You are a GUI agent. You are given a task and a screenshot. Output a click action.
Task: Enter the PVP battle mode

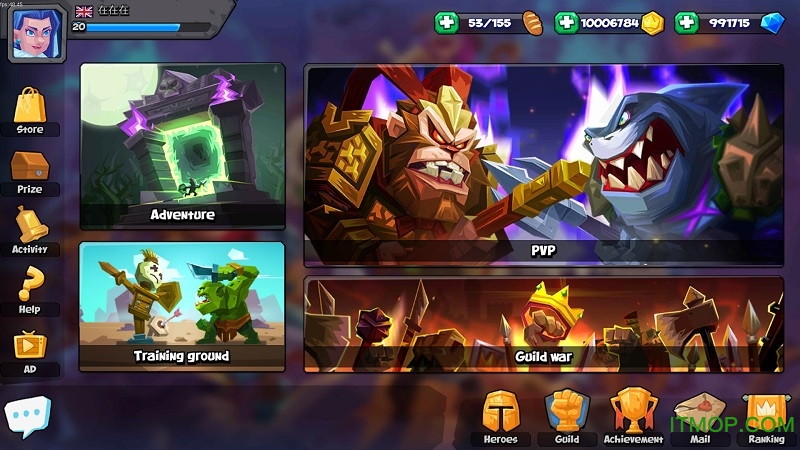pyautogui.click(x=543, y=165)
